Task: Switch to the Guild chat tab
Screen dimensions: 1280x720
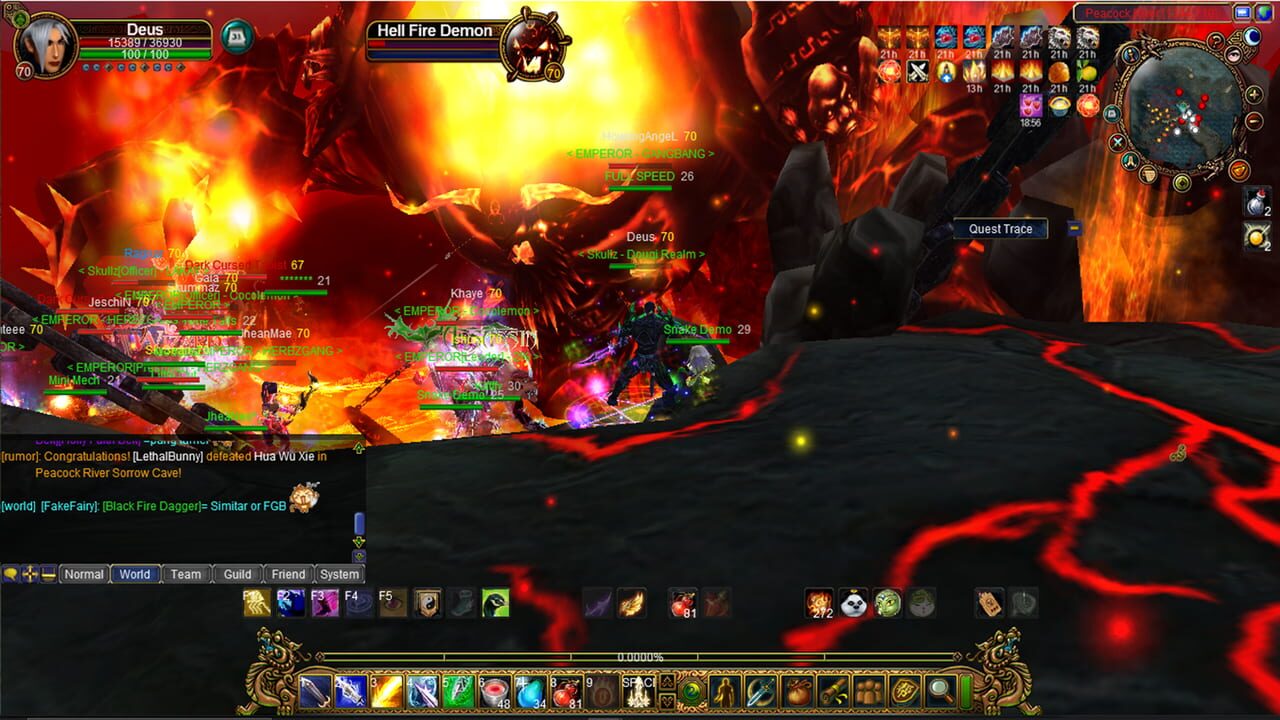Action: pyautogui.click(x=236, y=574)
